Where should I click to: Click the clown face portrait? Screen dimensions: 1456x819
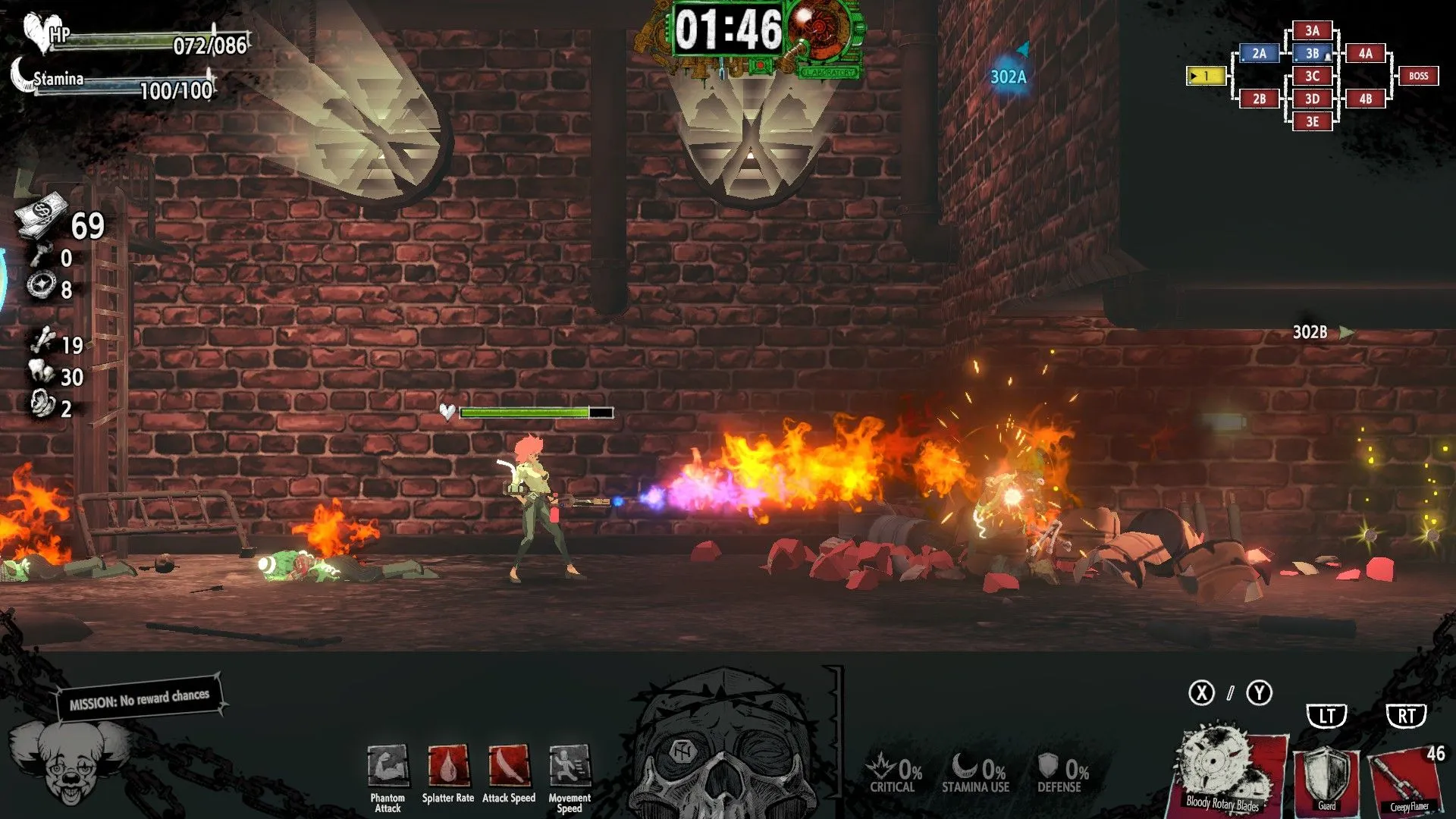[70, 762]
